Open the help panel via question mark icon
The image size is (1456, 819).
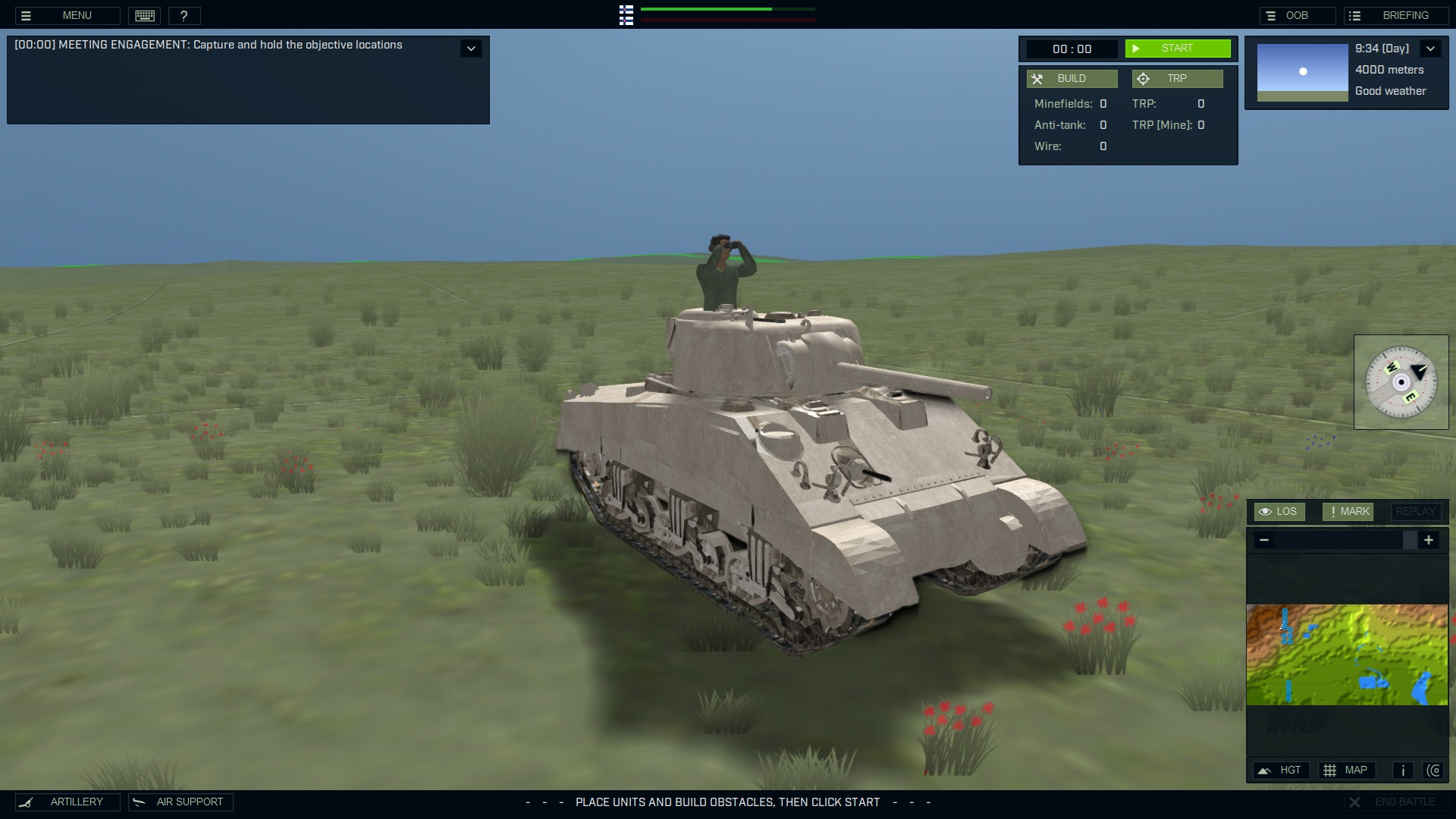click(x=184, y=15)
